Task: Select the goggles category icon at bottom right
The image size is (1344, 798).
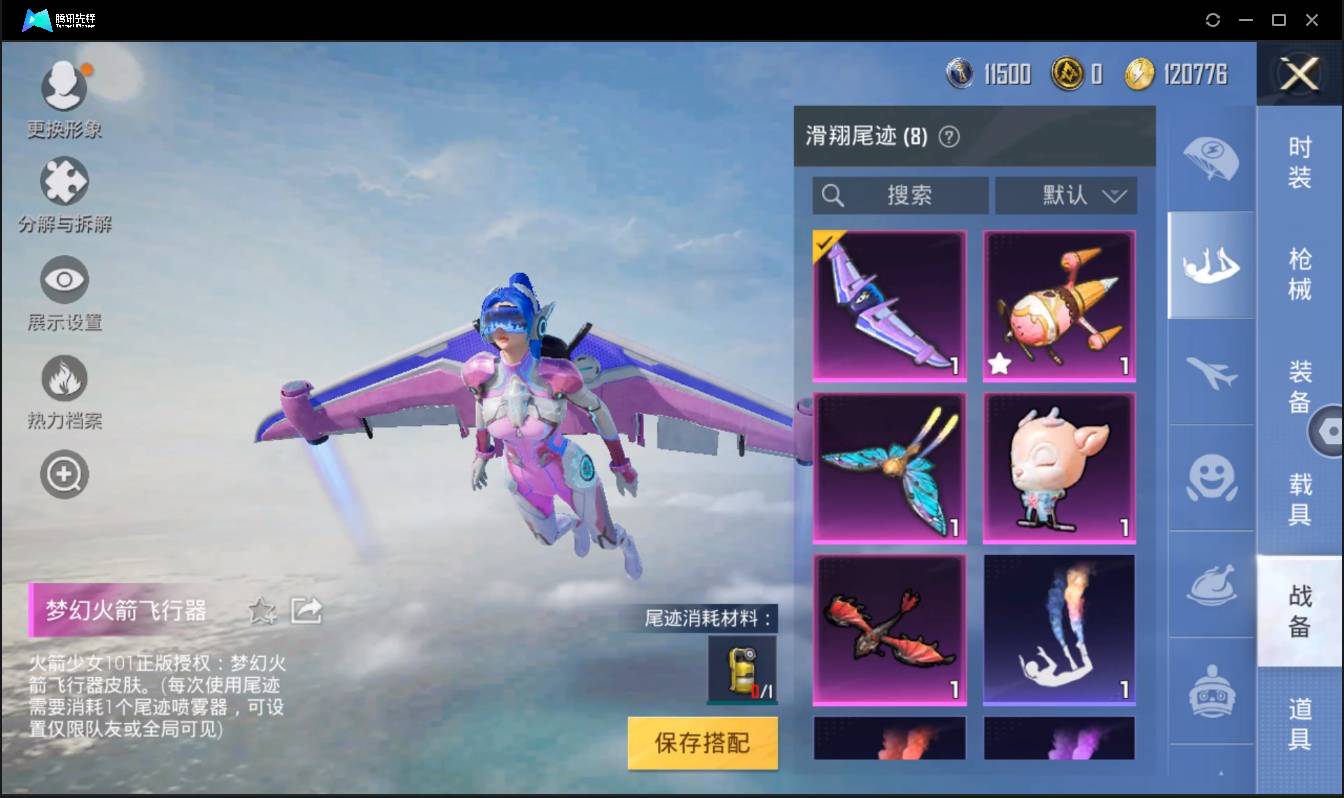Action: tap(1210, 688)
